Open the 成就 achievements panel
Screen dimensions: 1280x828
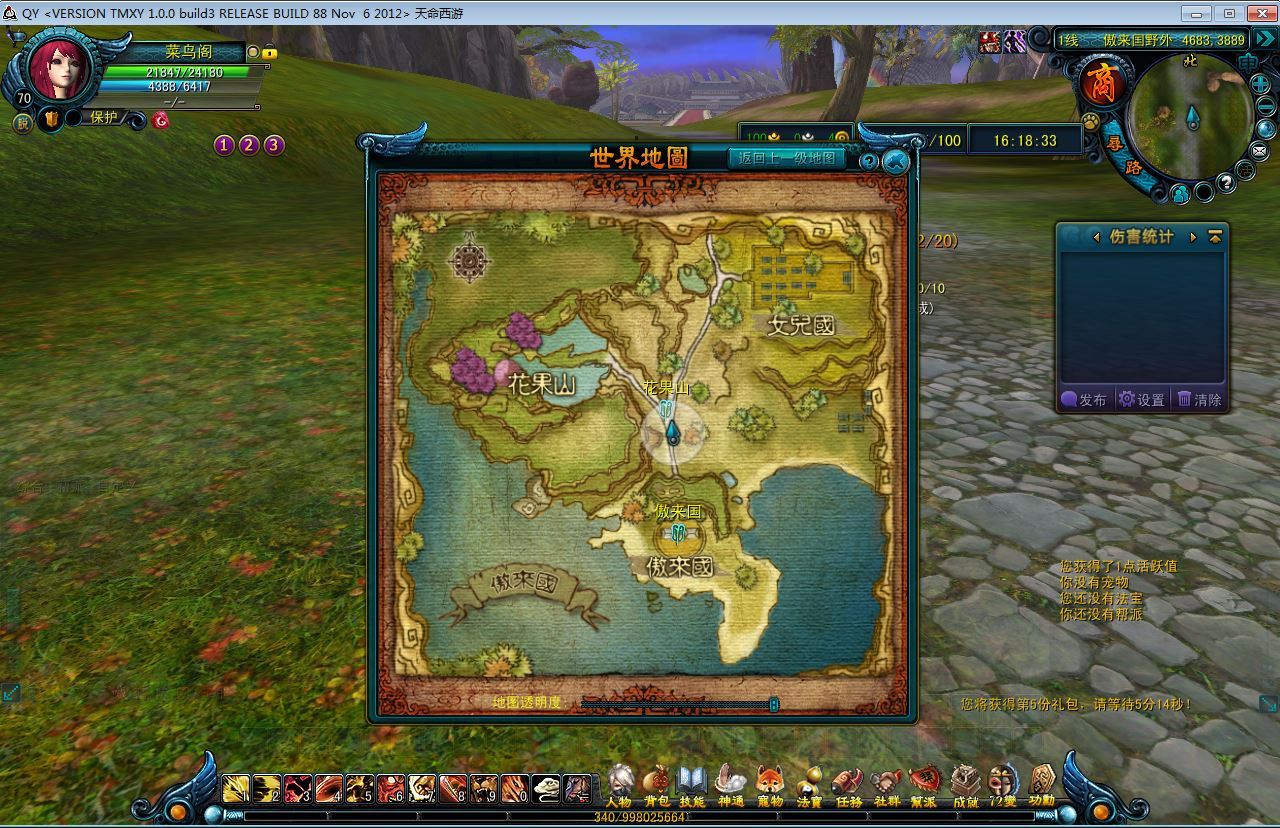click(x=965, y=785)
